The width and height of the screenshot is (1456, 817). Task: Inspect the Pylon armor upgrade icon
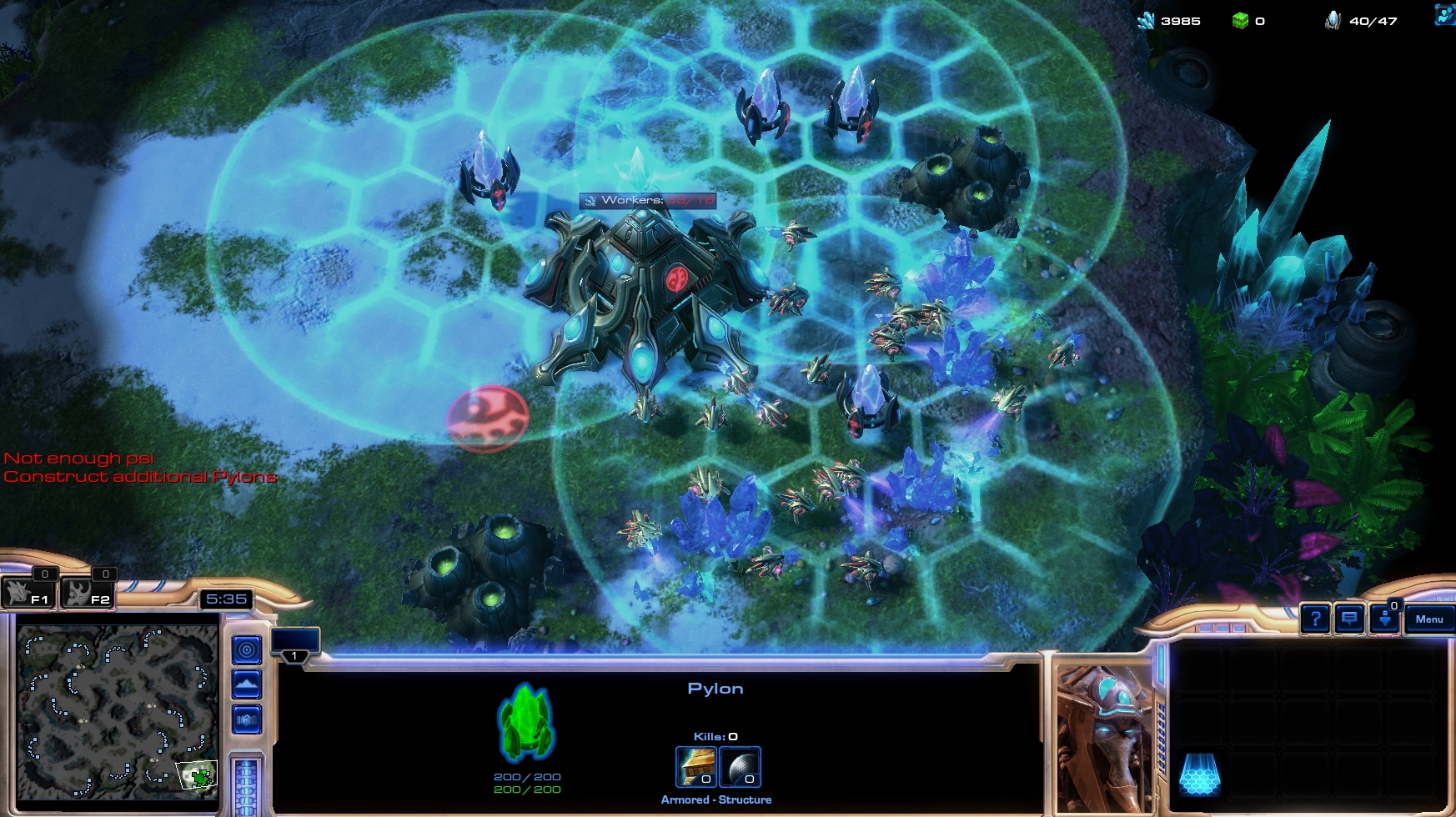click(x=696, y=766)
